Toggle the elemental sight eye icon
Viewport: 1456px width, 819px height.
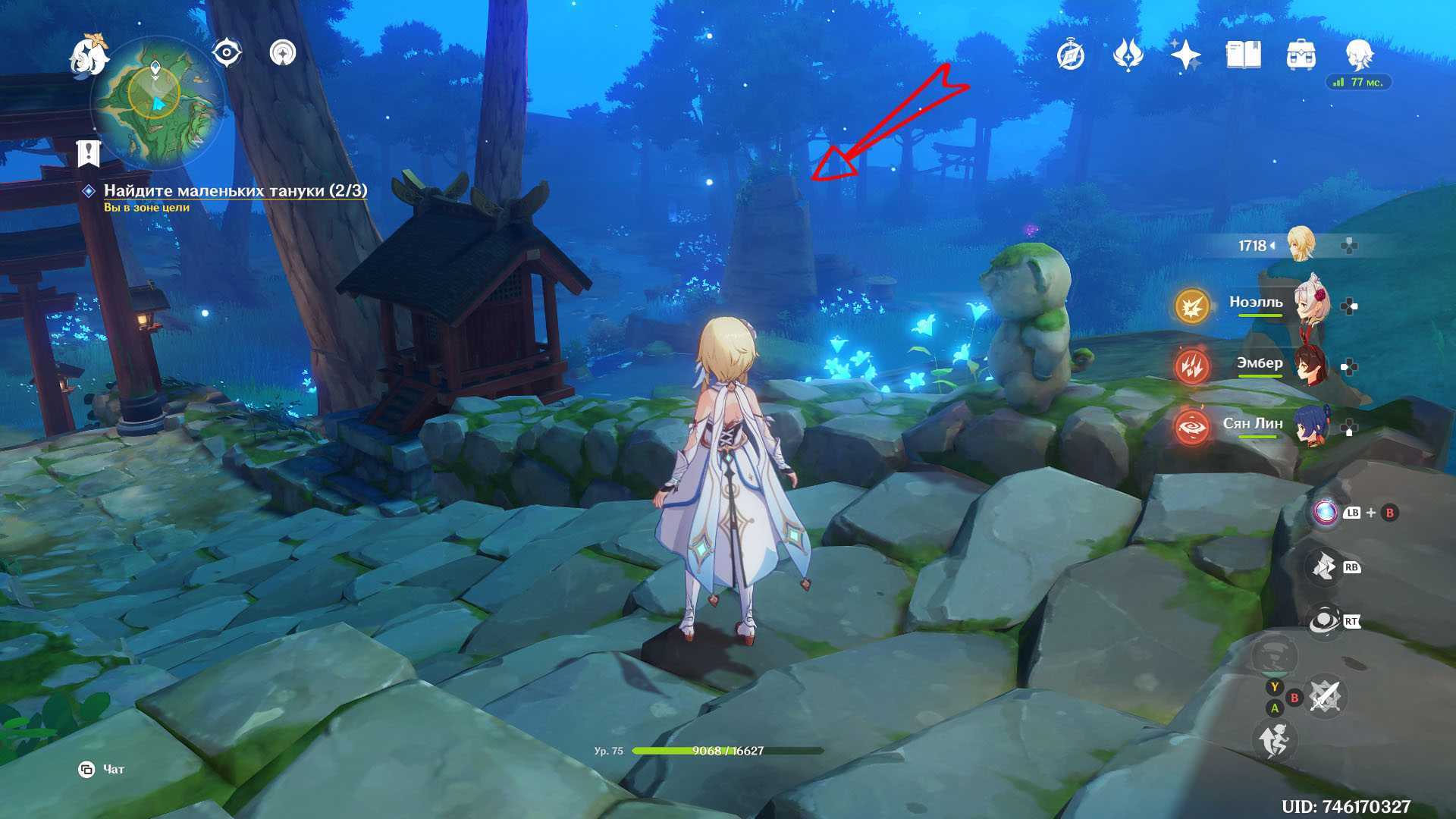pyautogui.click(x=227, y=54)
